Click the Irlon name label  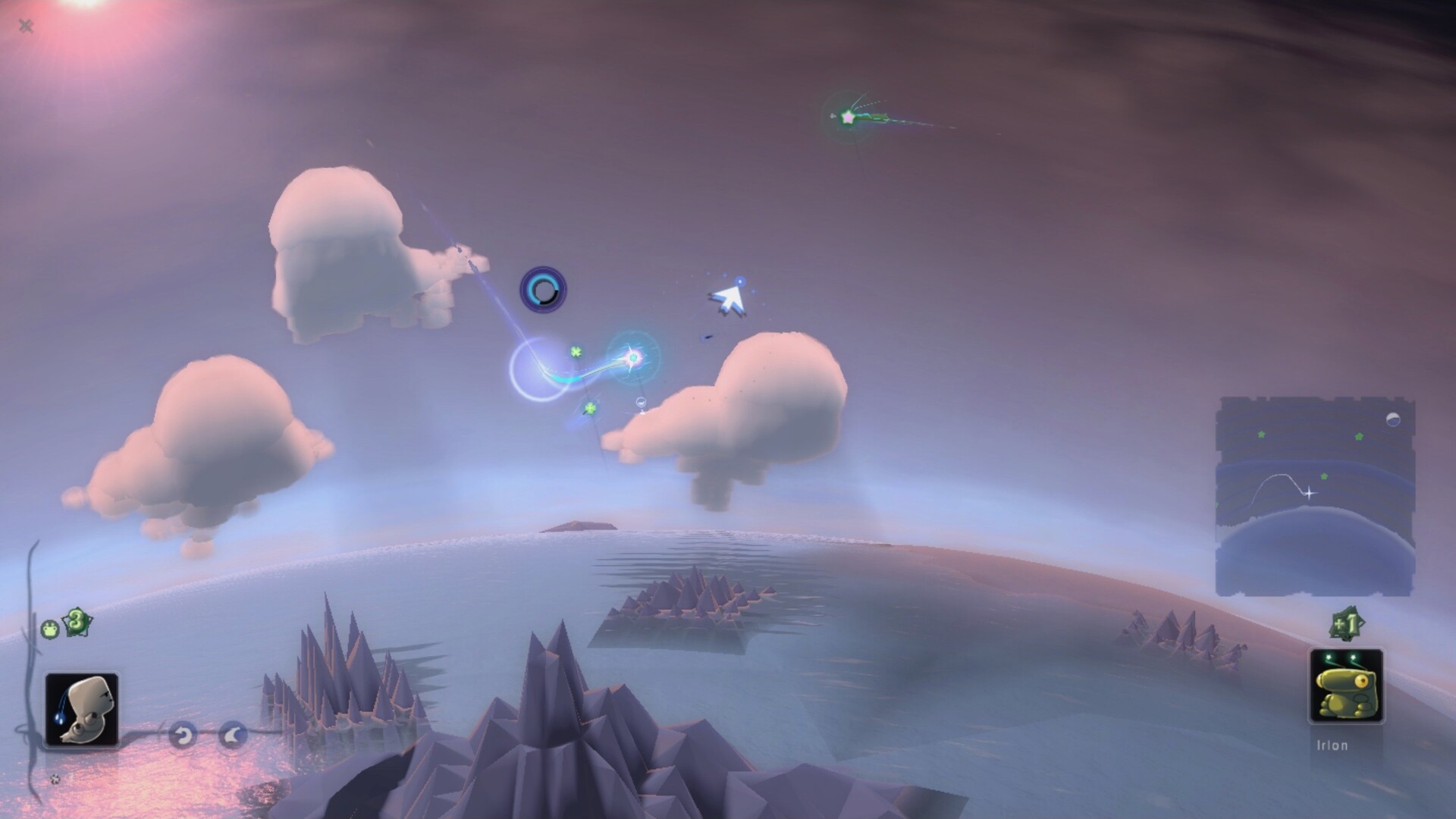(x=1332, y=745)
